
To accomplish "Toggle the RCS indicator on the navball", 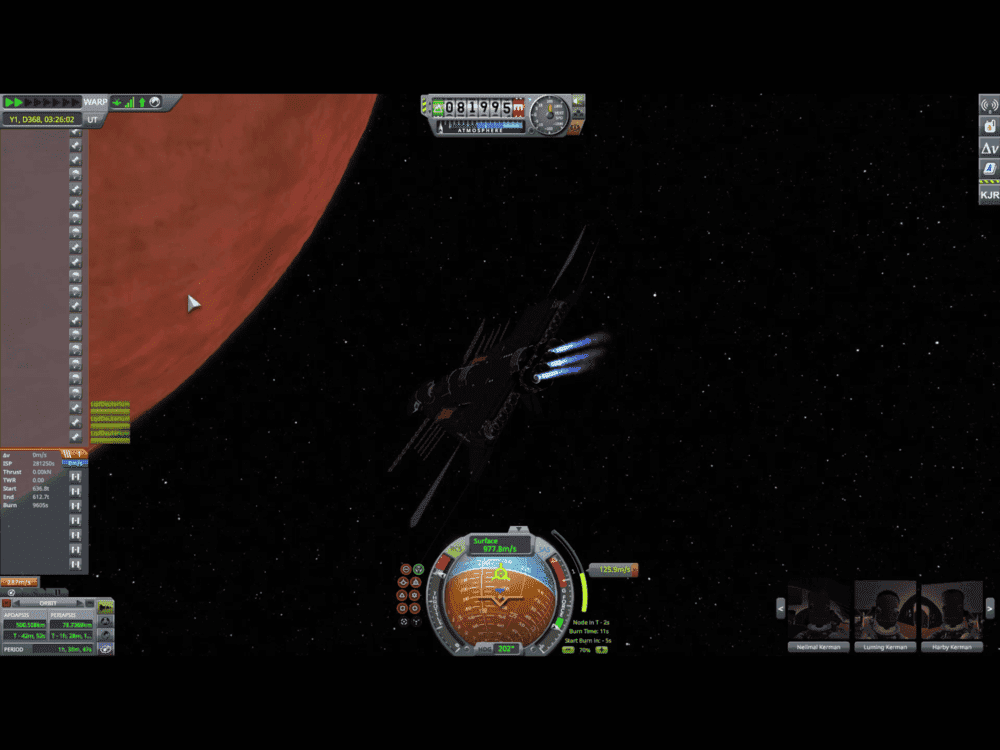I will tap(455, 549).
